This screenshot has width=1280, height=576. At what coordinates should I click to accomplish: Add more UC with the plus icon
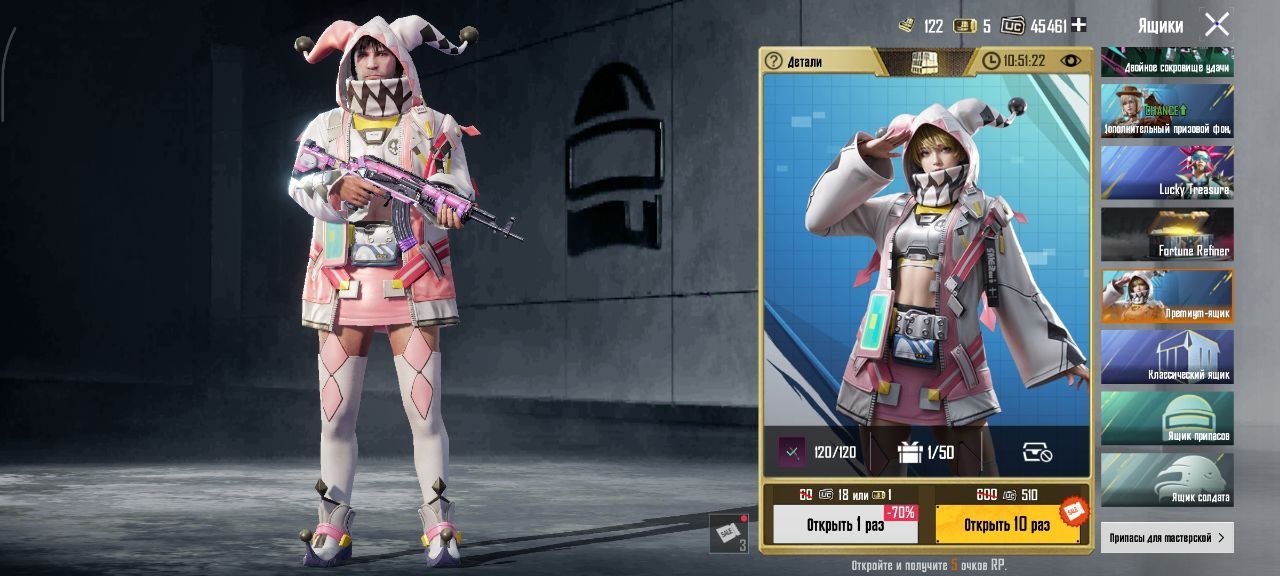(1078, 25)
